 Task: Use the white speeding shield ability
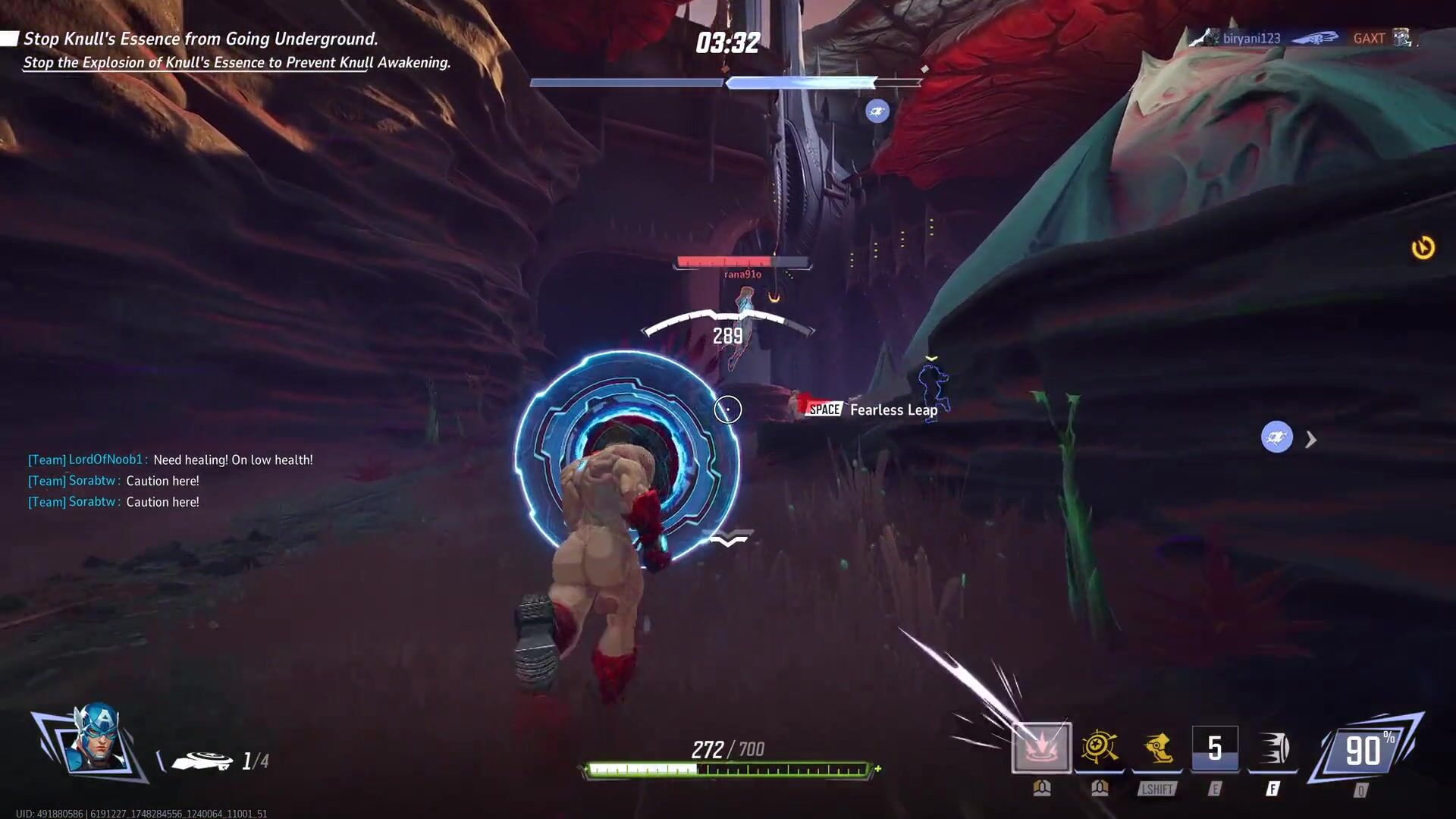coord(1273,748)
